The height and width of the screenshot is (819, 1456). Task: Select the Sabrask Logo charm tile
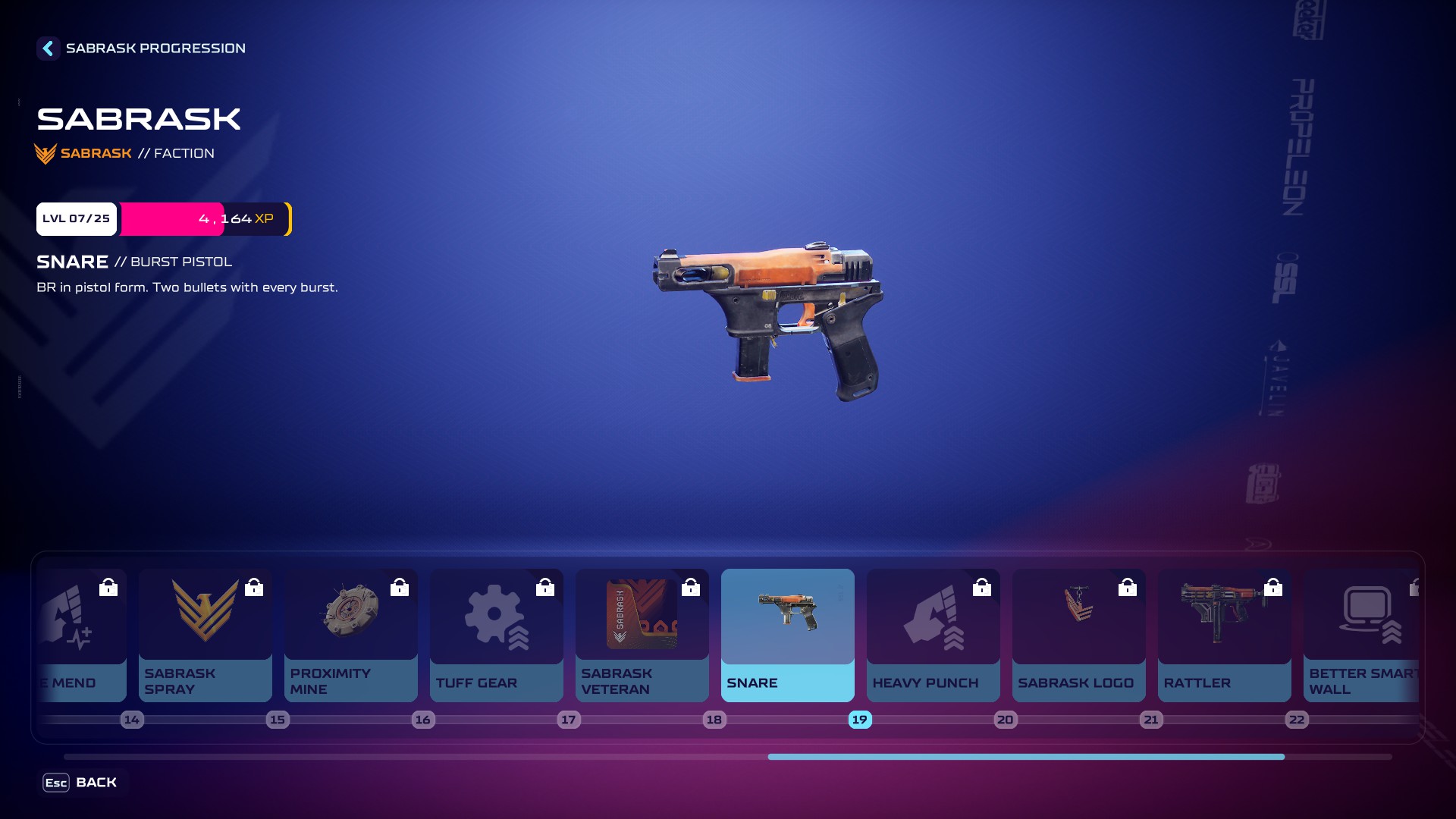[x=1078, y=635]
